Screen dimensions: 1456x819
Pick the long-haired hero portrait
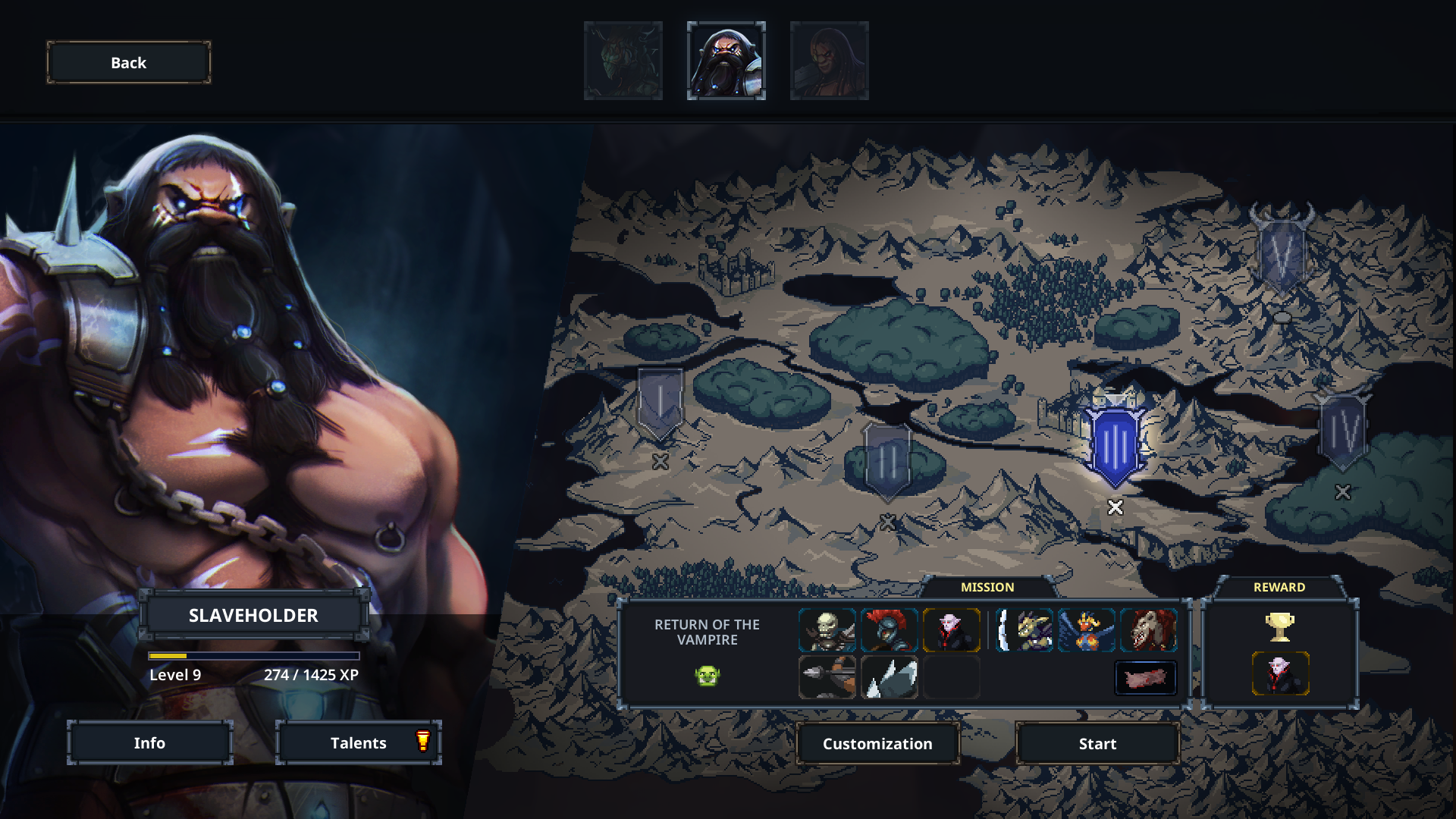(x=829, y=61)
